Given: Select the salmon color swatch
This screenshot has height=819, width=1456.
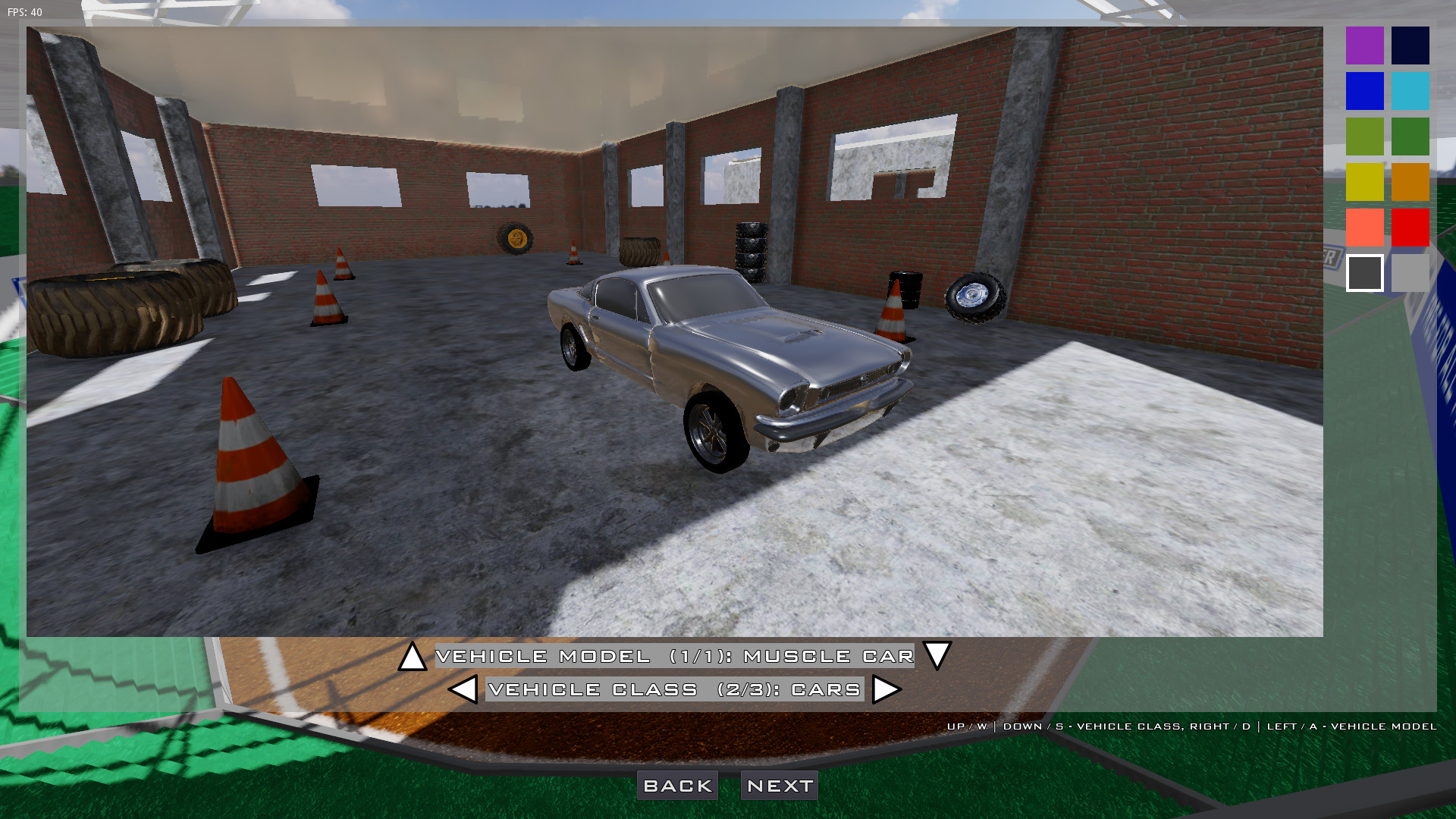Looking at the screenshot, I should coord(1364,227).
